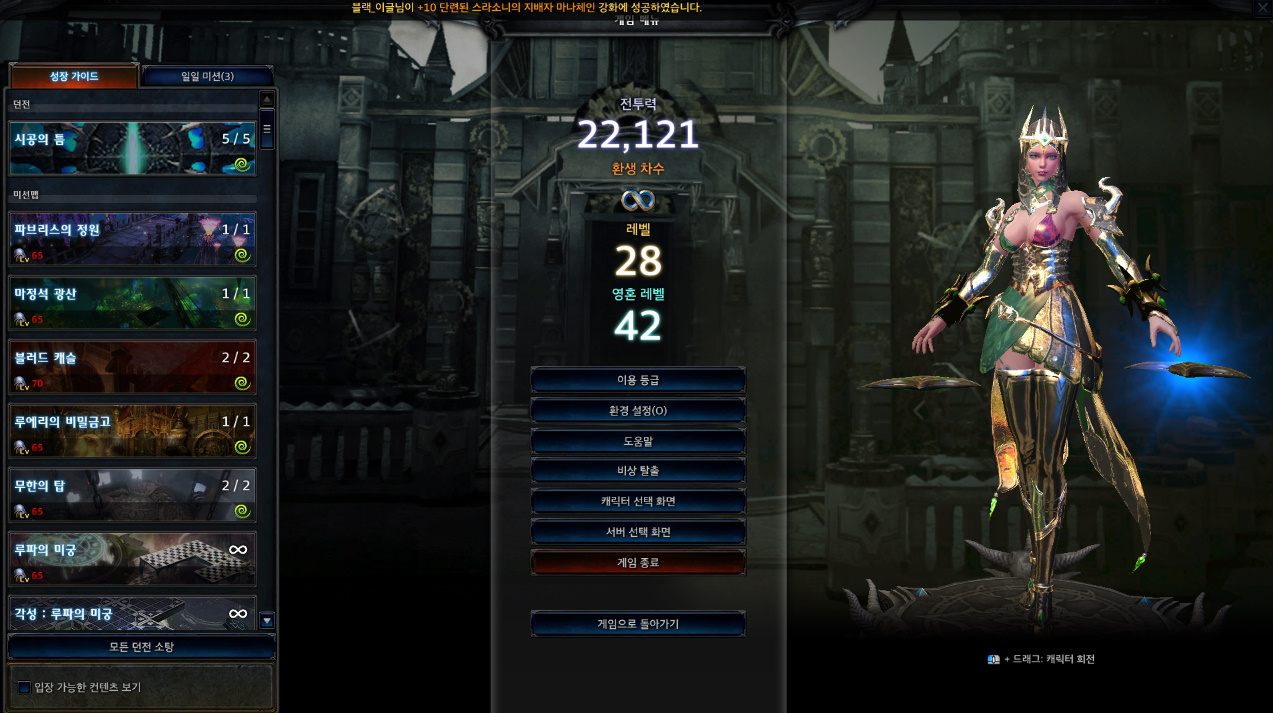
Task: Return to 서버 선택 화면
Action: [x=638, y=532]
